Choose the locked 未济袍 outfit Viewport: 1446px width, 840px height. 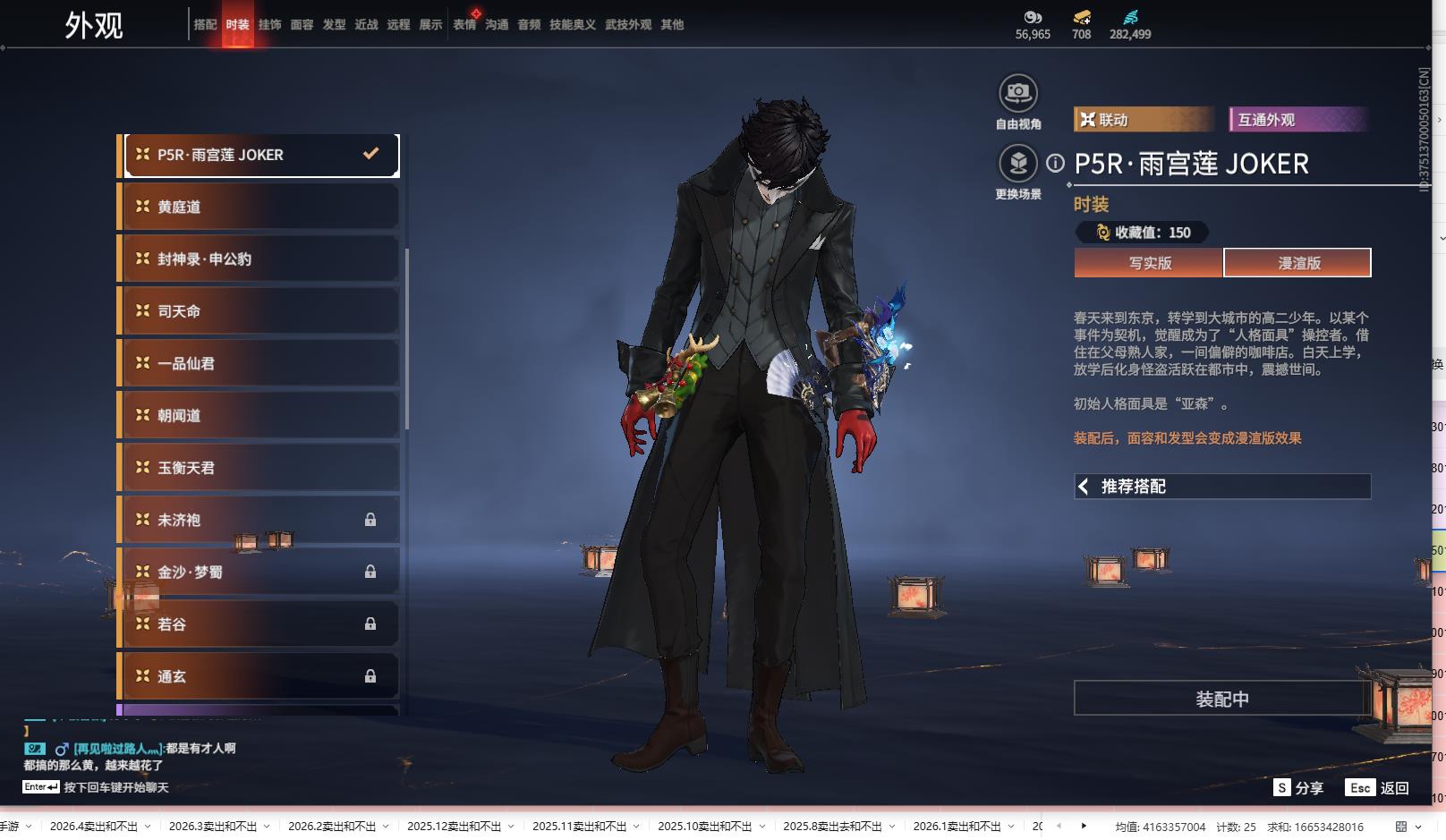(x=259, y=520)
